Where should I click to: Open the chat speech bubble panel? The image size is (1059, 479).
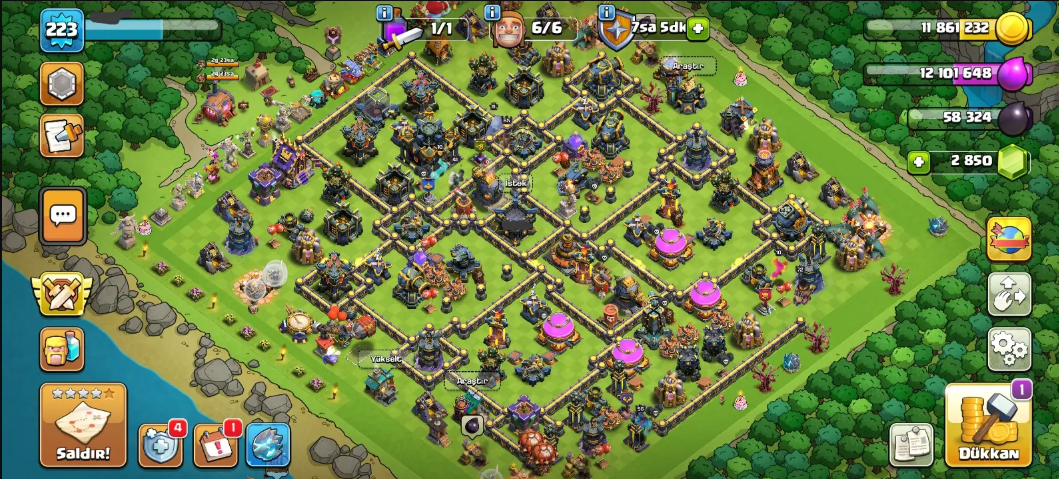coord(62,215)
